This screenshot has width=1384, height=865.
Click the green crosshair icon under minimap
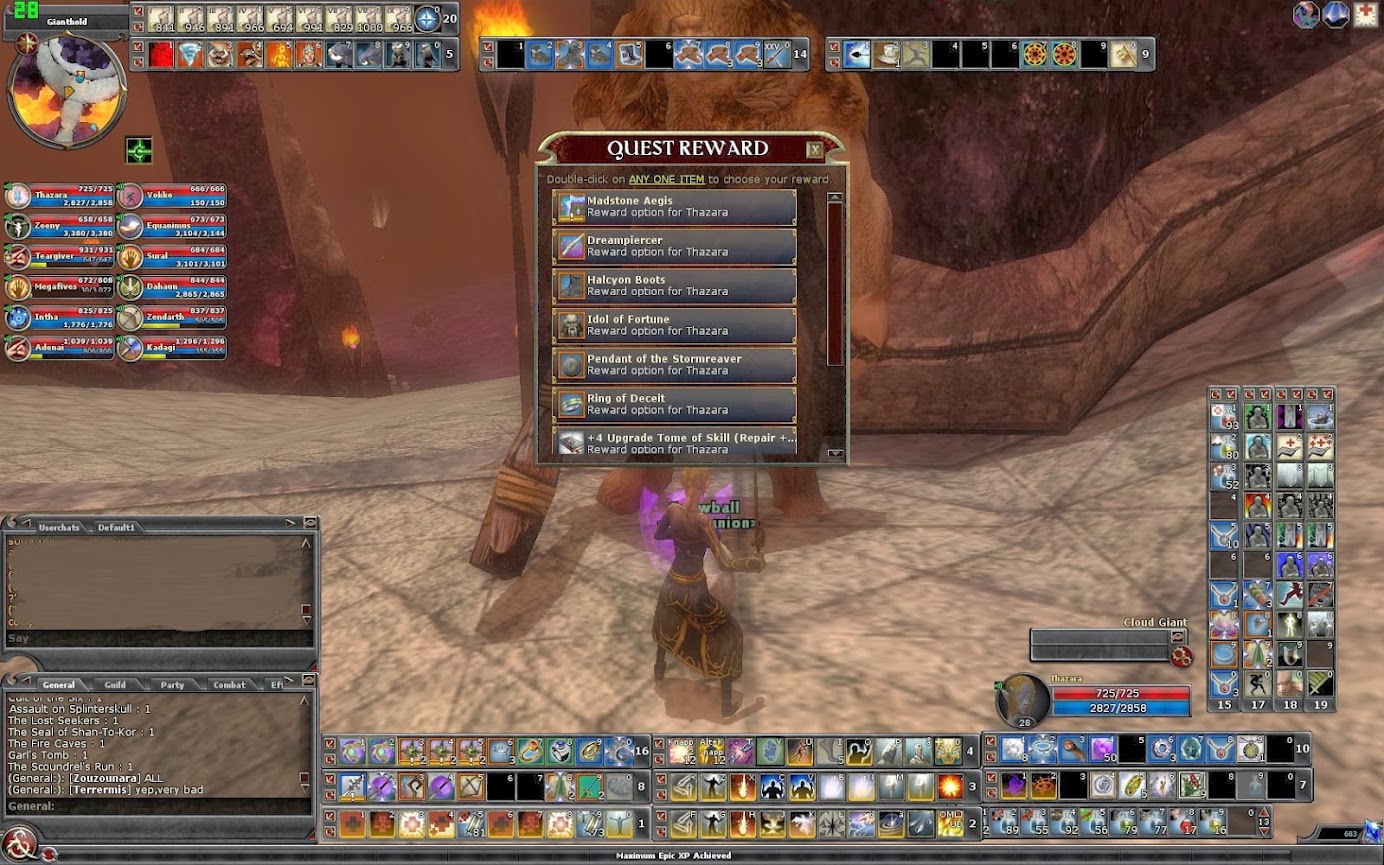138,150
